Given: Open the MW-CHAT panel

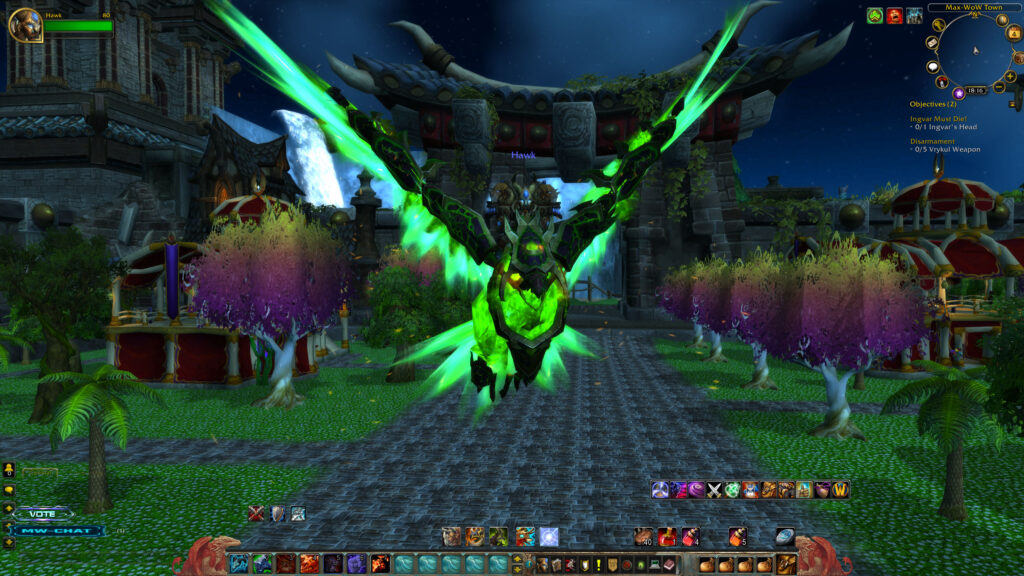Looking at the screenshot, I should pyautogui.click(x=57, y=530).
